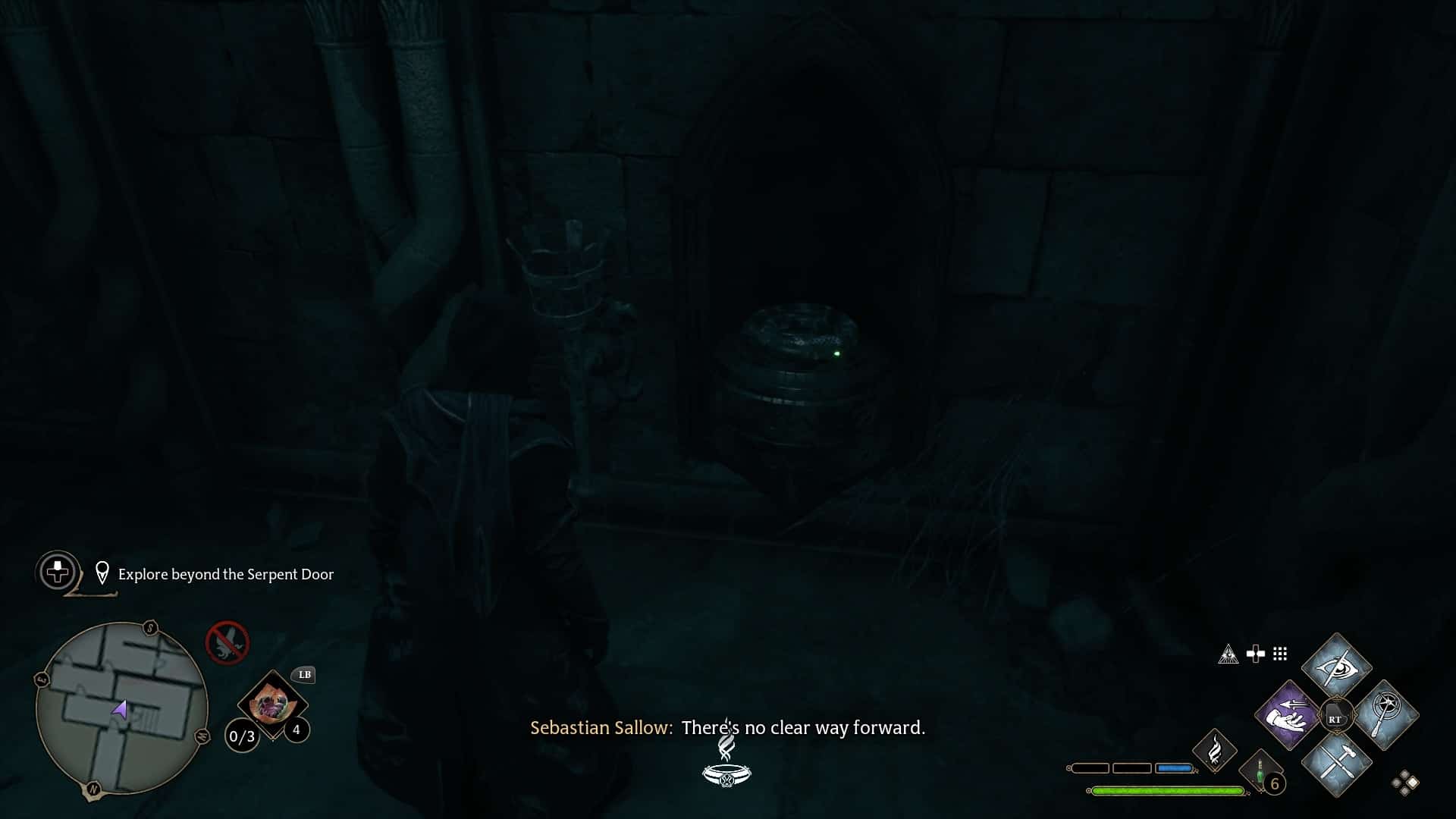
Task: Cast the purple Accio spell from the left slot
Action: coord(1288,714)
